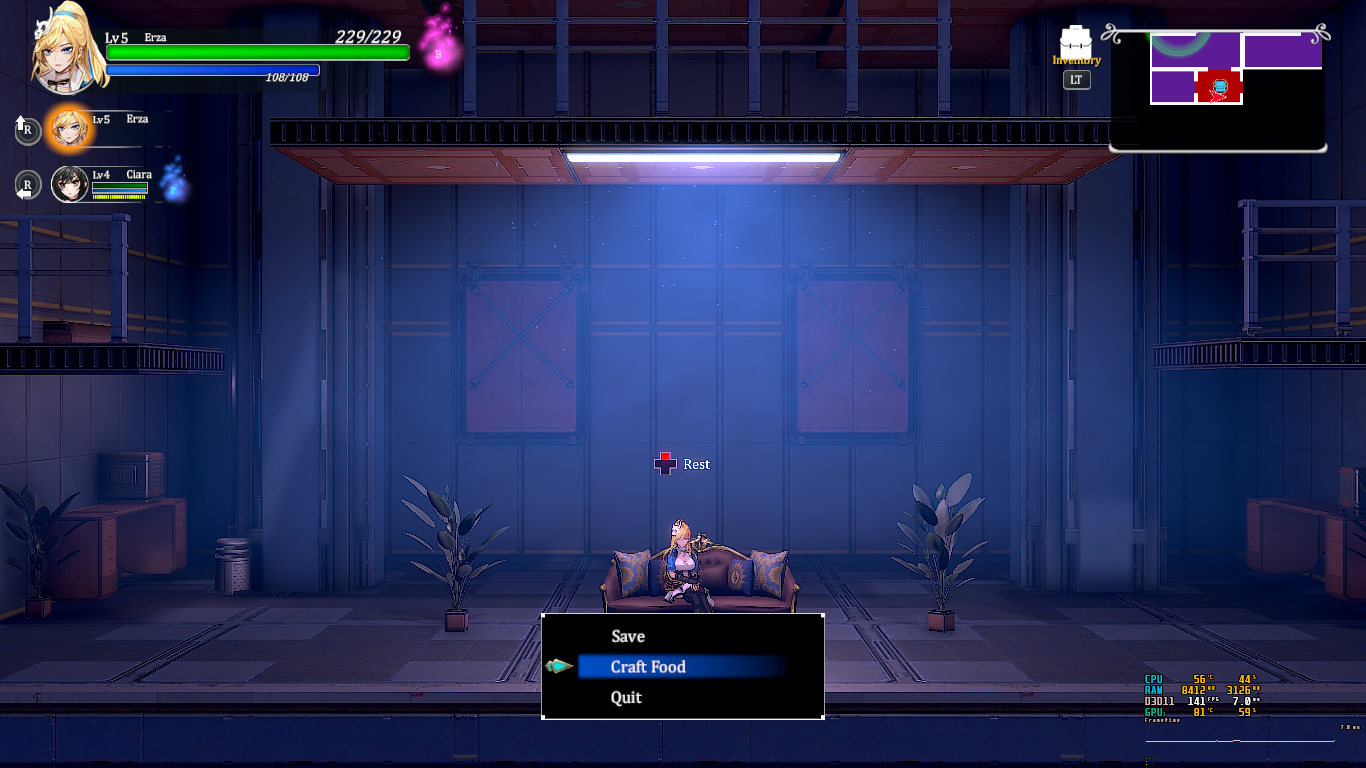Viewport: 1366px width, 768px height.
Task: Select the Save menu option
Action: pyautogui.click(x=628, y=636)
